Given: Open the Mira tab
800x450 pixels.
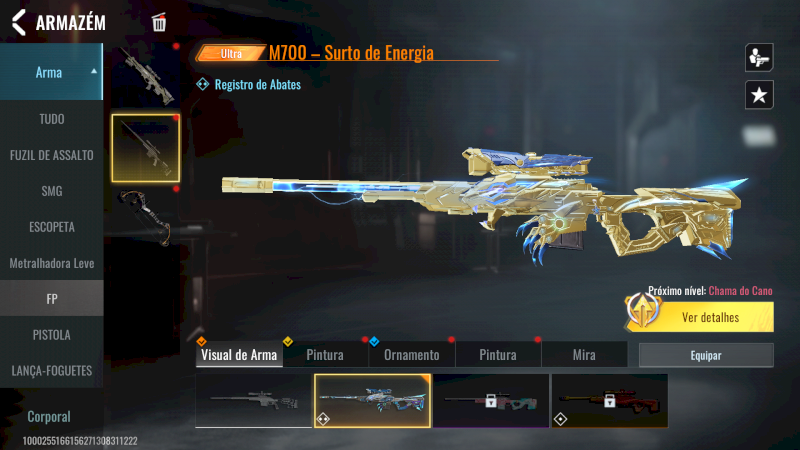Looking at the screenshot, I should point(584,355).
